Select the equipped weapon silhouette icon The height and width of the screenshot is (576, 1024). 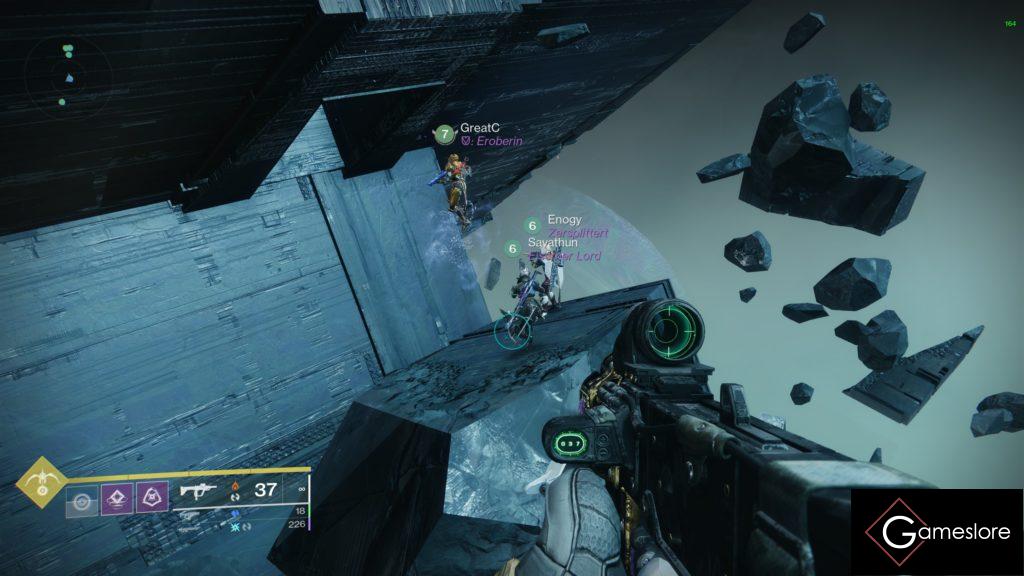199,491
